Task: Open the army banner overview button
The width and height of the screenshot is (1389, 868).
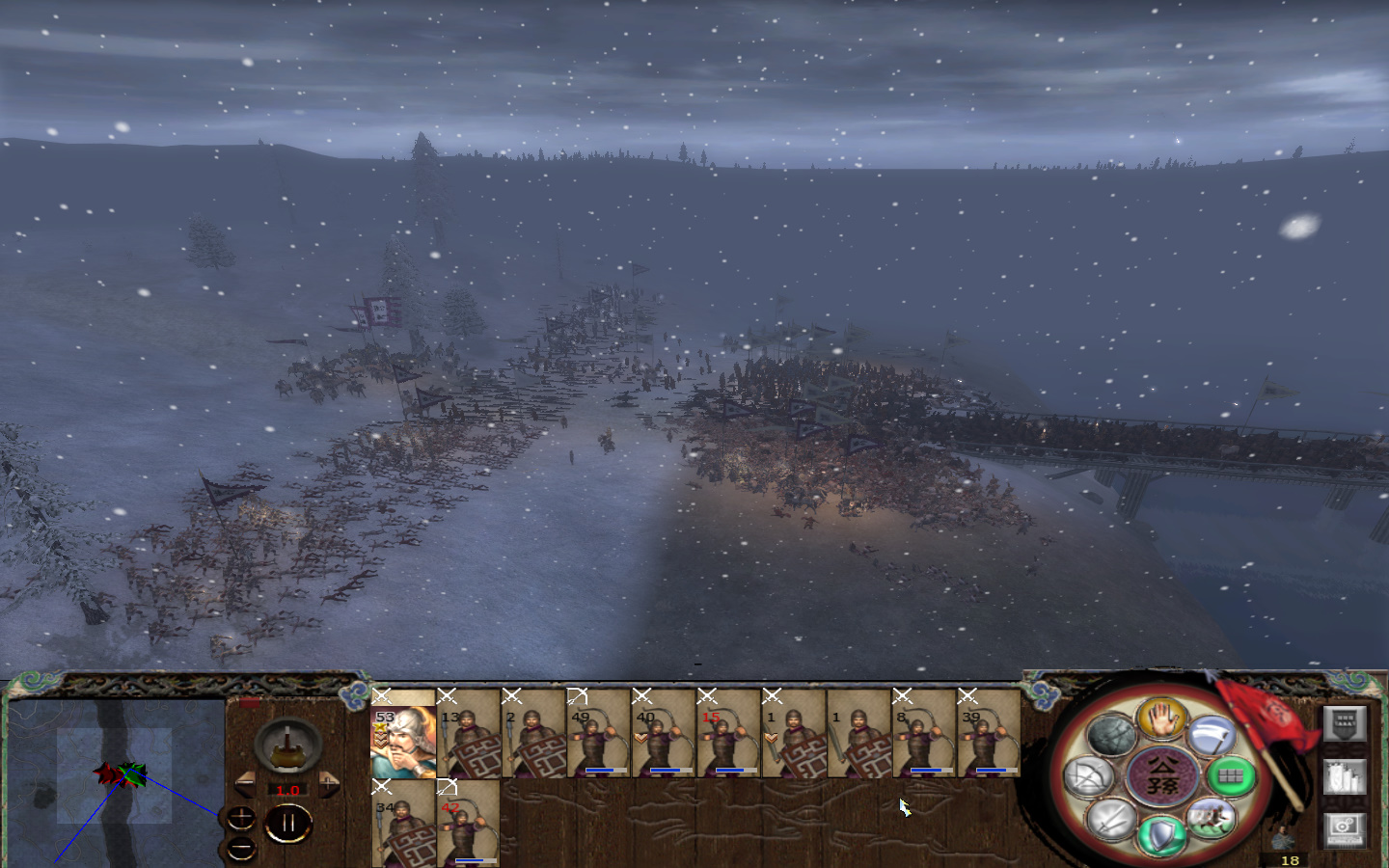Action: pos(1344,725)
